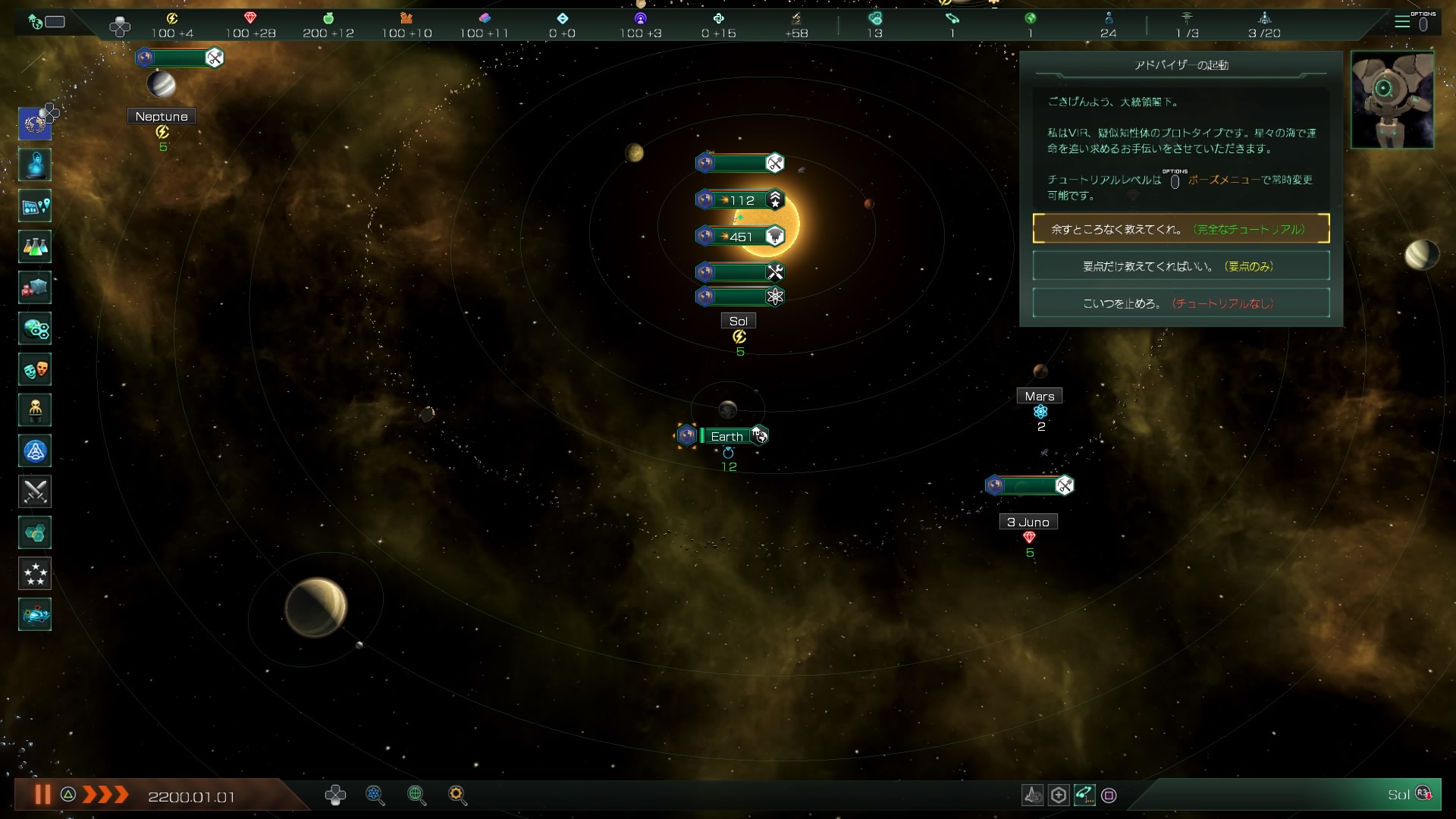Select the fleet with 451 power
The image size is (1456, 819).
click(x=739, y=237)
